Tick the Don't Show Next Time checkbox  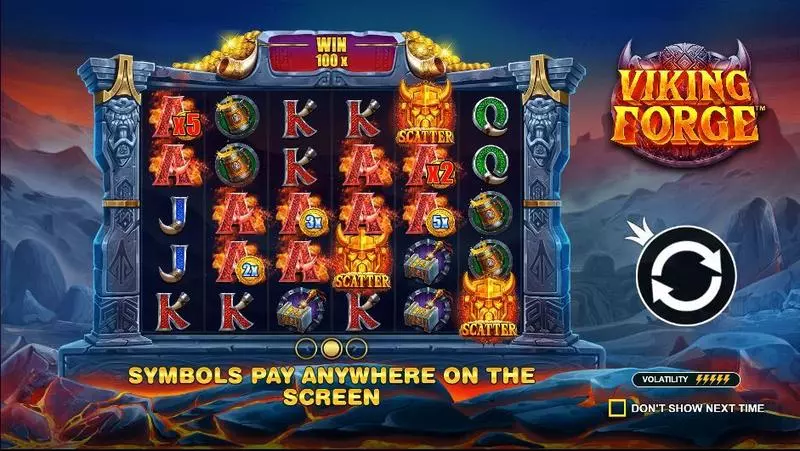[618, 408]
